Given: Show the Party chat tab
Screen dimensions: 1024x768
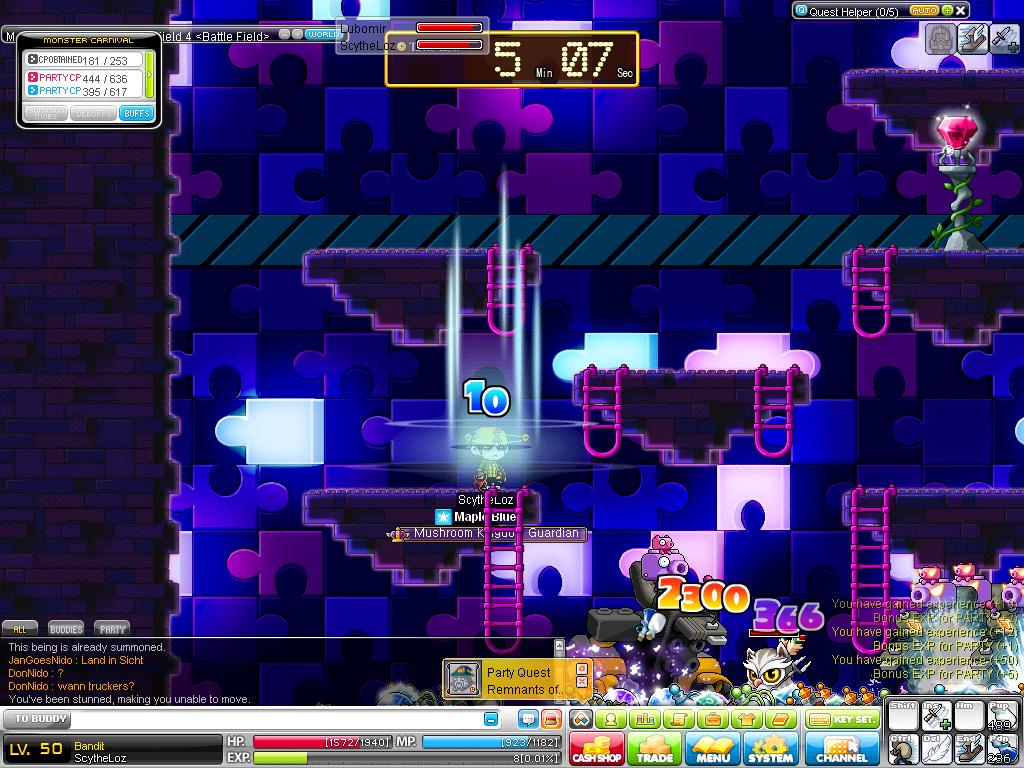Looking at the screenshot, I should click(113, 629).
